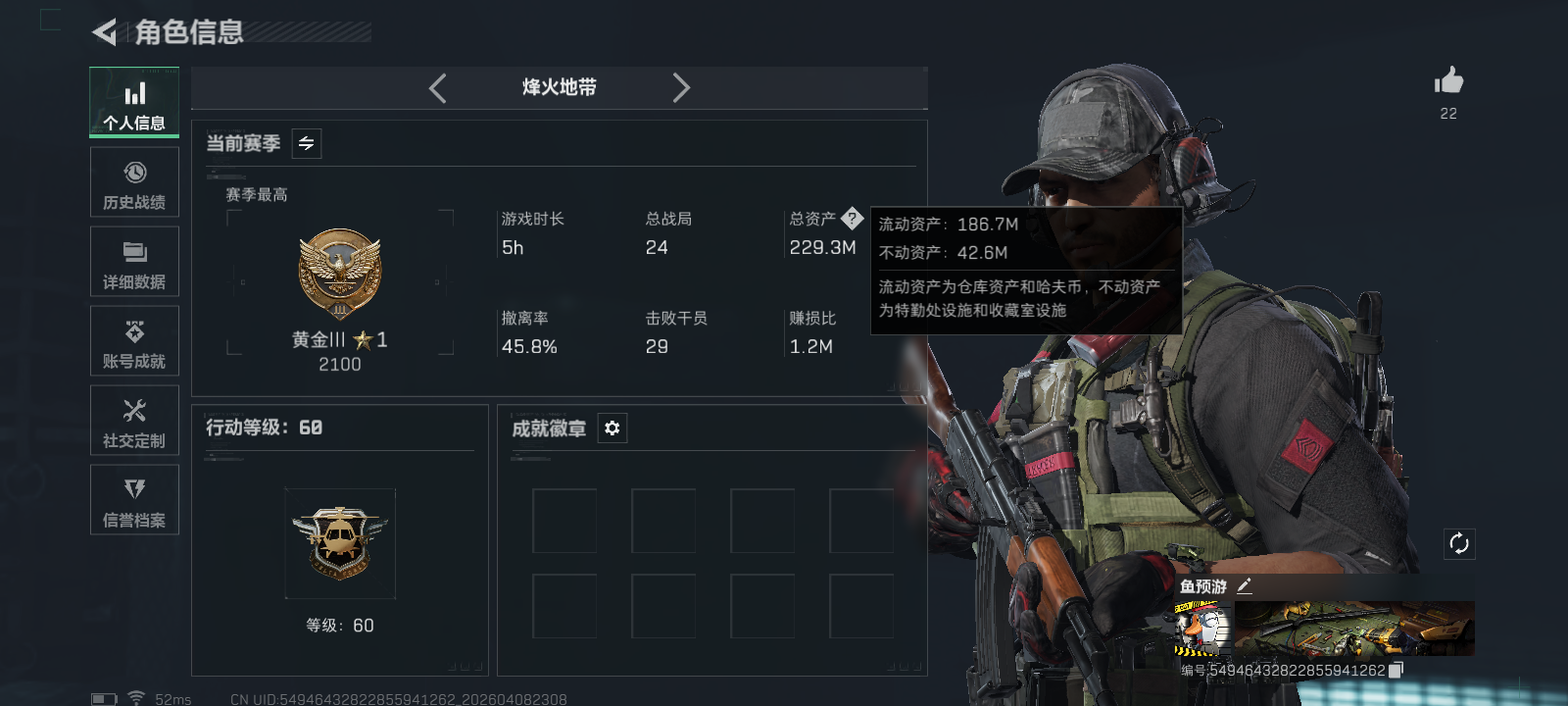Open the badge settings gear next to 成就徽章
The width and height of the screenshot is (1568, 706).
pos(612,429)
